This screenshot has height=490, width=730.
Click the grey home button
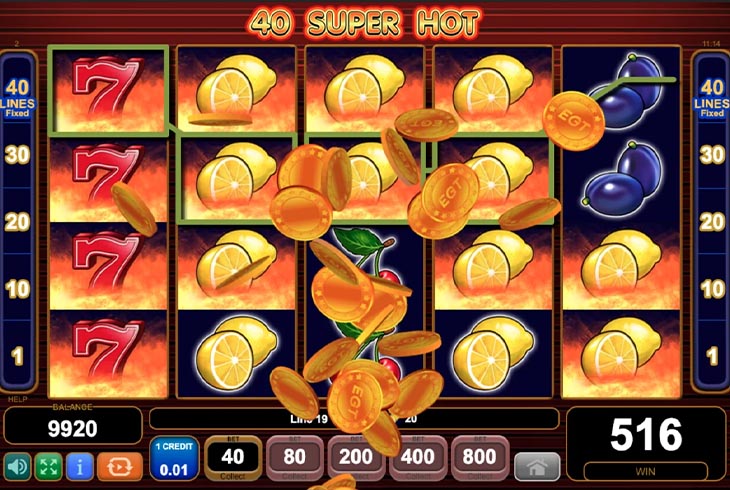pyautogui.click(x=537, y=466)
